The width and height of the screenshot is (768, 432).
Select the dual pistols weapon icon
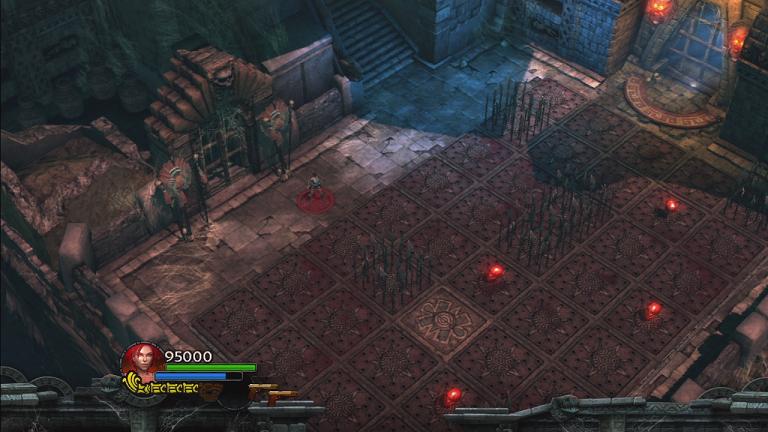[x=270, y=392]
